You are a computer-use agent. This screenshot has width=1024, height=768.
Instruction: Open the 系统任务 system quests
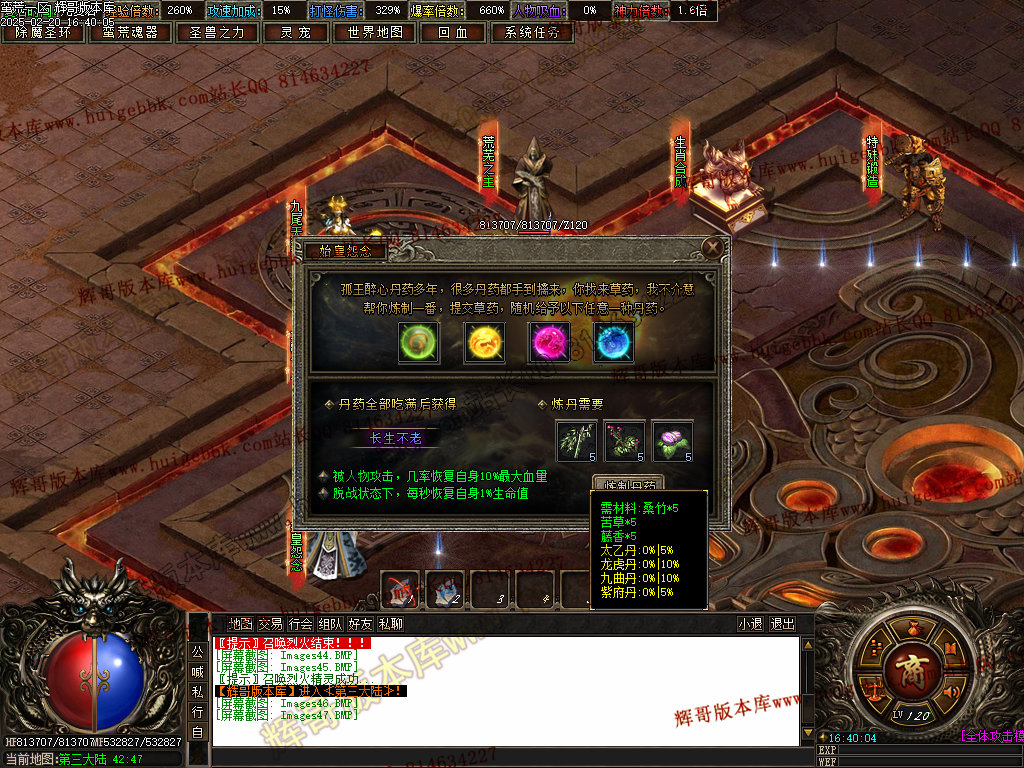pyautogui.click(x=532, y=32)
